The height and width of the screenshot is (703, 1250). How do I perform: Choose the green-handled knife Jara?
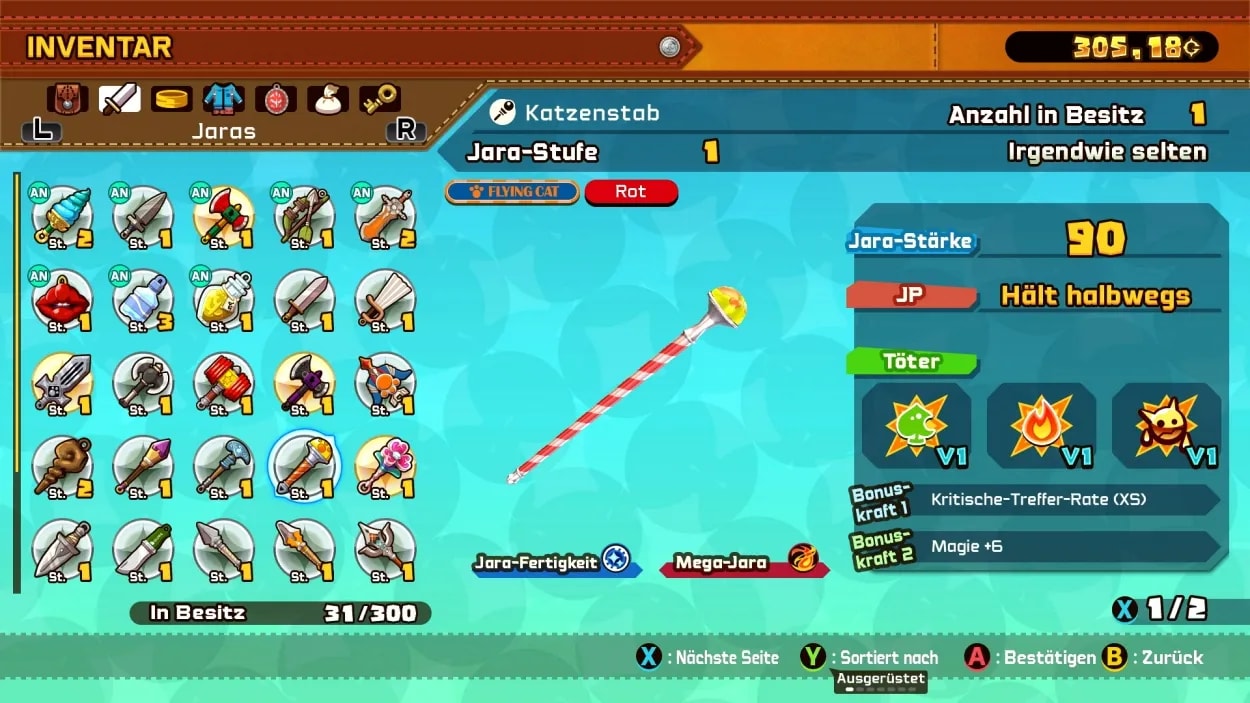tap(143, 549)
